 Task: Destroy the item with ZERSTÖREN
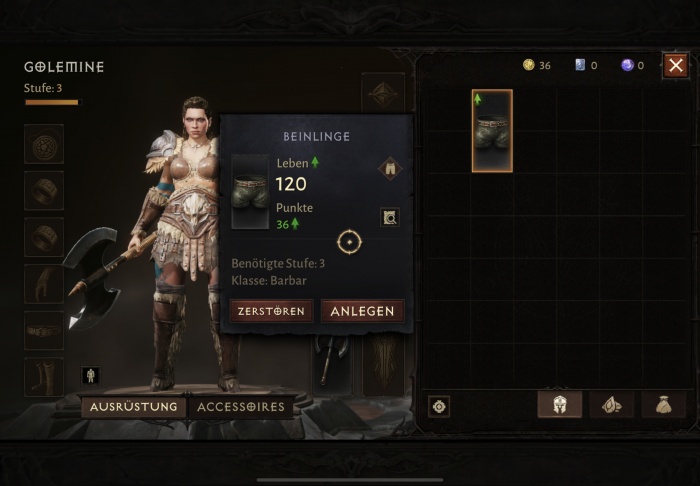point(272,311)
